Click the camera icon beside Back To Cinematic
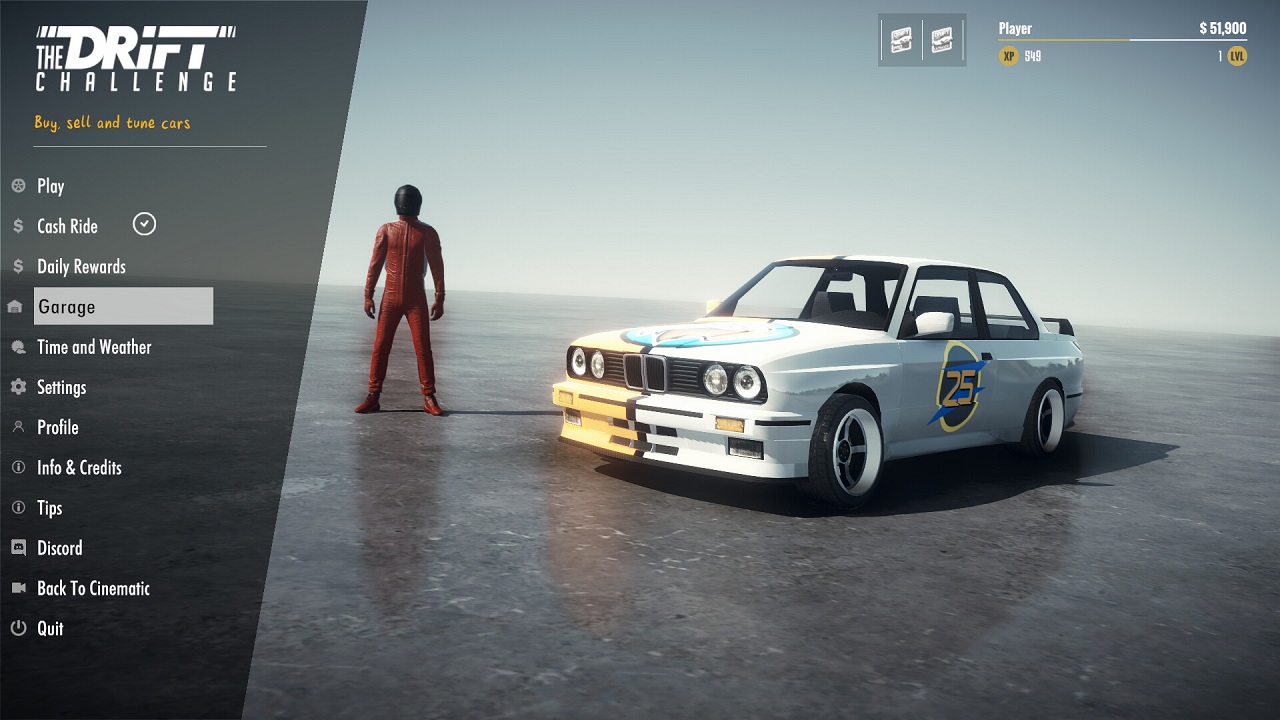This screenshot has width=1280, height=720. coord(17,588)
